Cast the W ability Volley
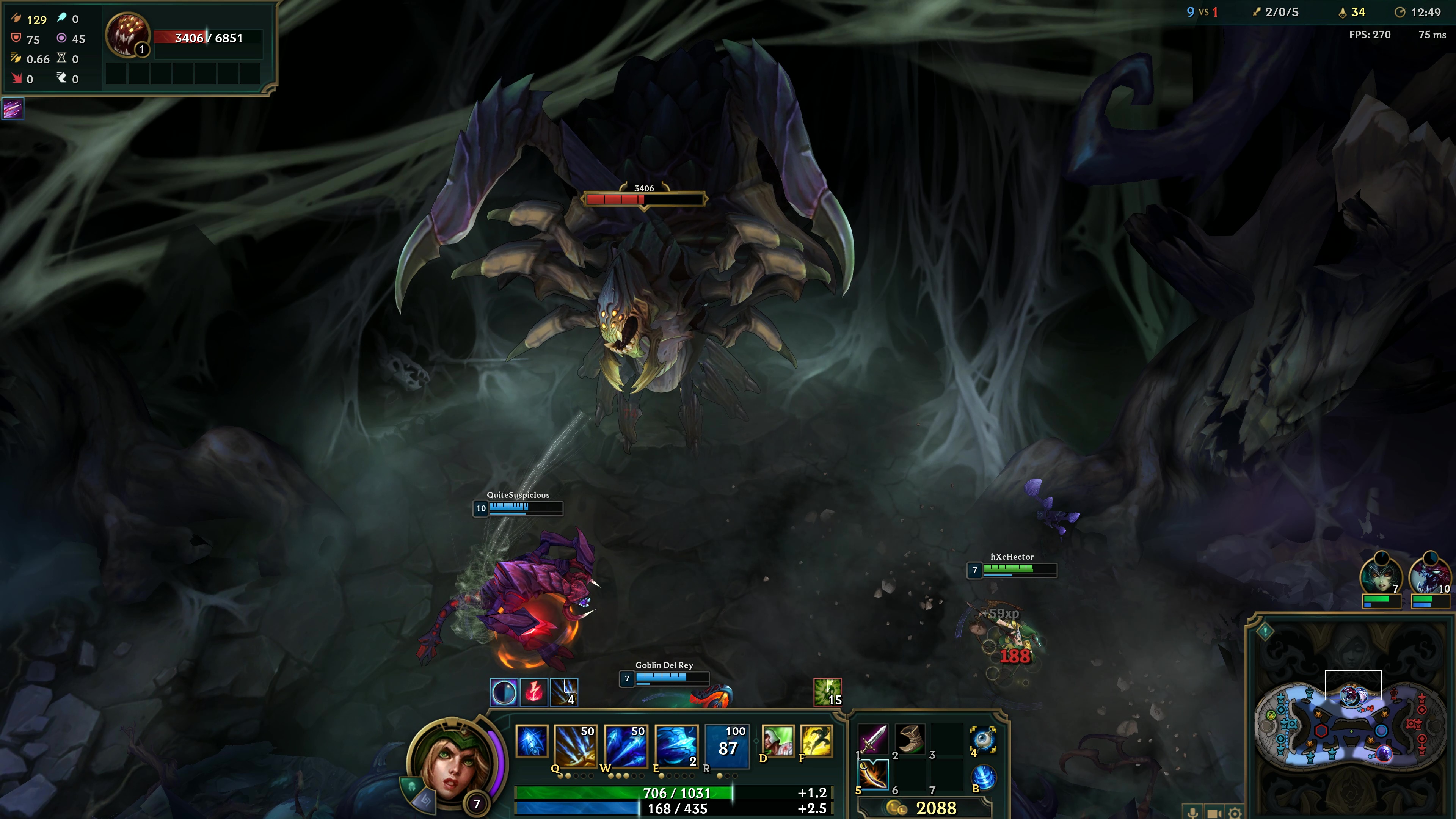This screenshot has height=819, width=1456. (624, 745)
